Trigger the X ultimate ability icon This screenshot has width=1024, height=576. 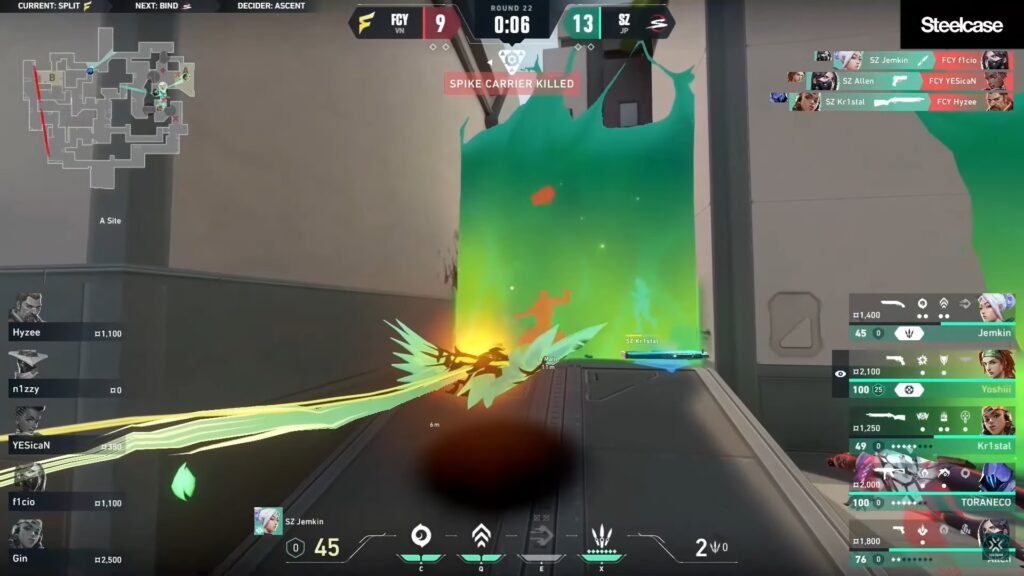coord(602,539)
